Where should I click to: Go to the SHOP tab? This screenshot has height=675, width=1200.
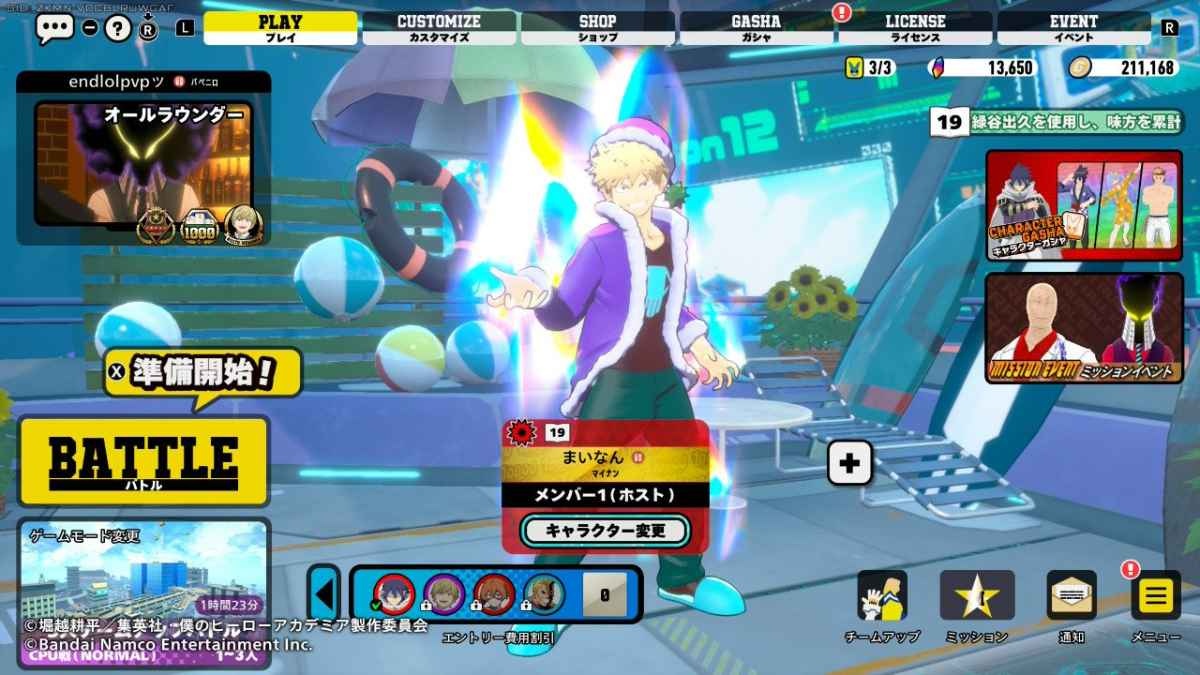pyautogui.click(x=597, y=28)
